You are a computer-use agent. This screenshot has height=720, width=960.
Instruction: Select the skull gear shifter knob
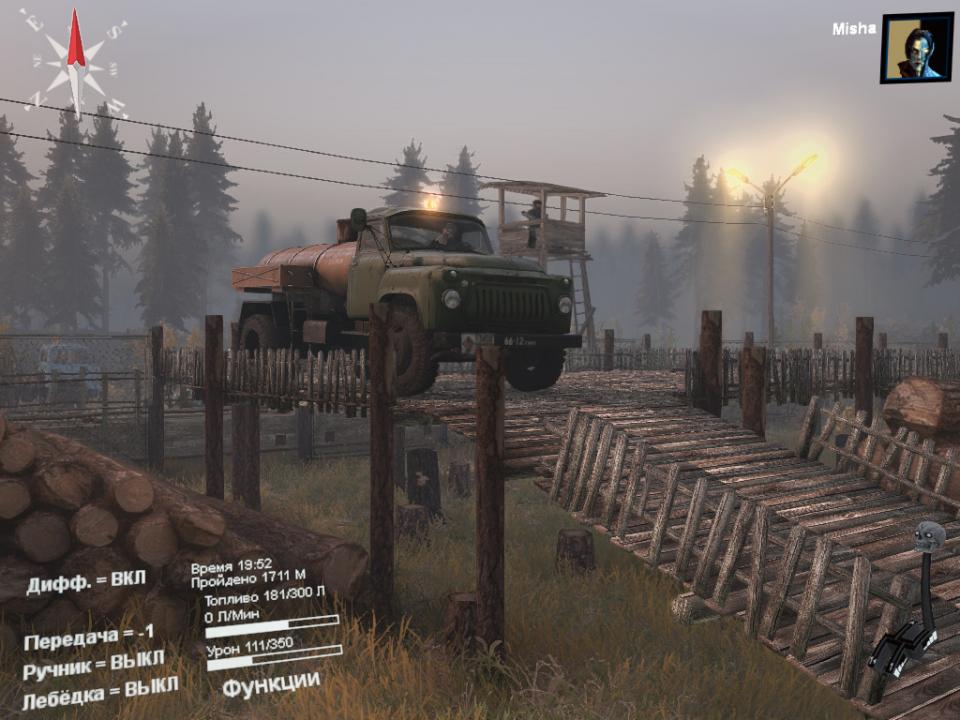pos(930,537)
